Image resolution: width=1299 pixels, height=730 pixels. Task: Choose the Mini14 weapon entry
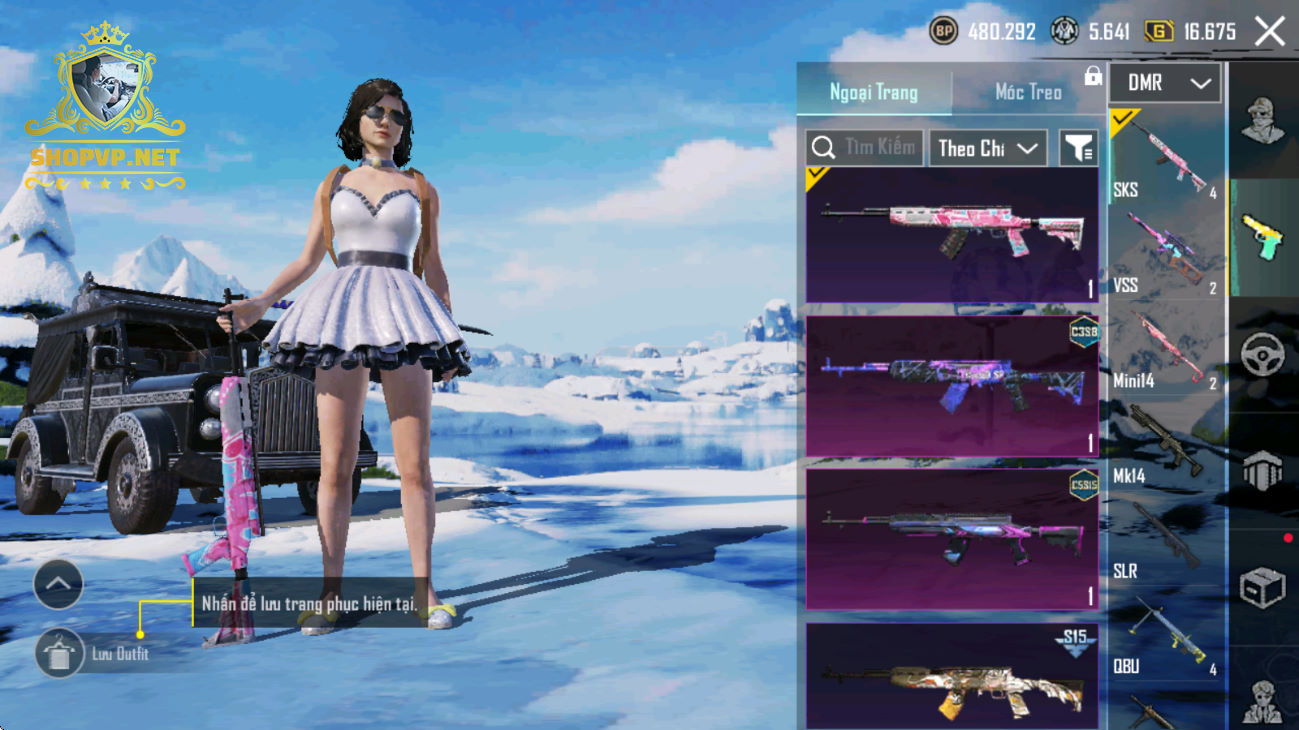[1166, 350]
